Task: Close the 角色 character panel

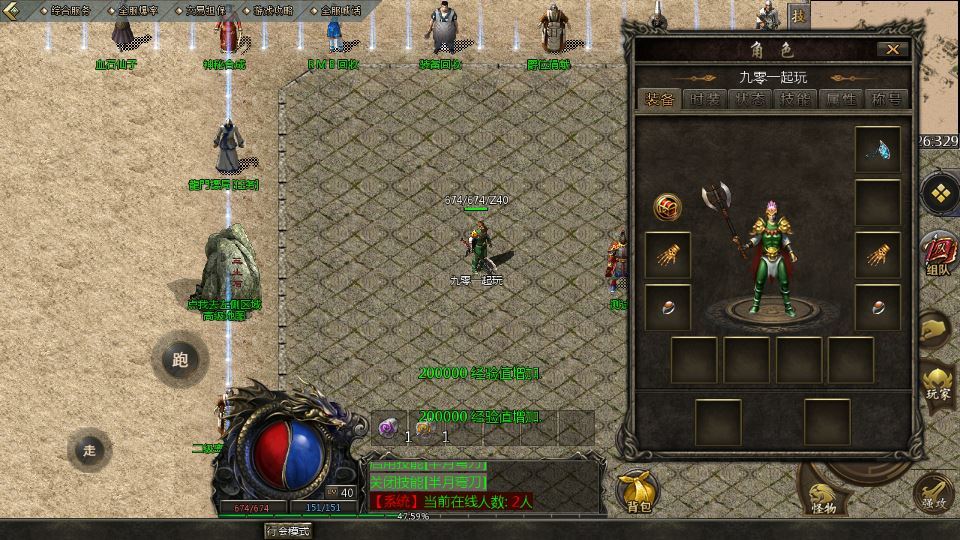Action: point(892,49)
